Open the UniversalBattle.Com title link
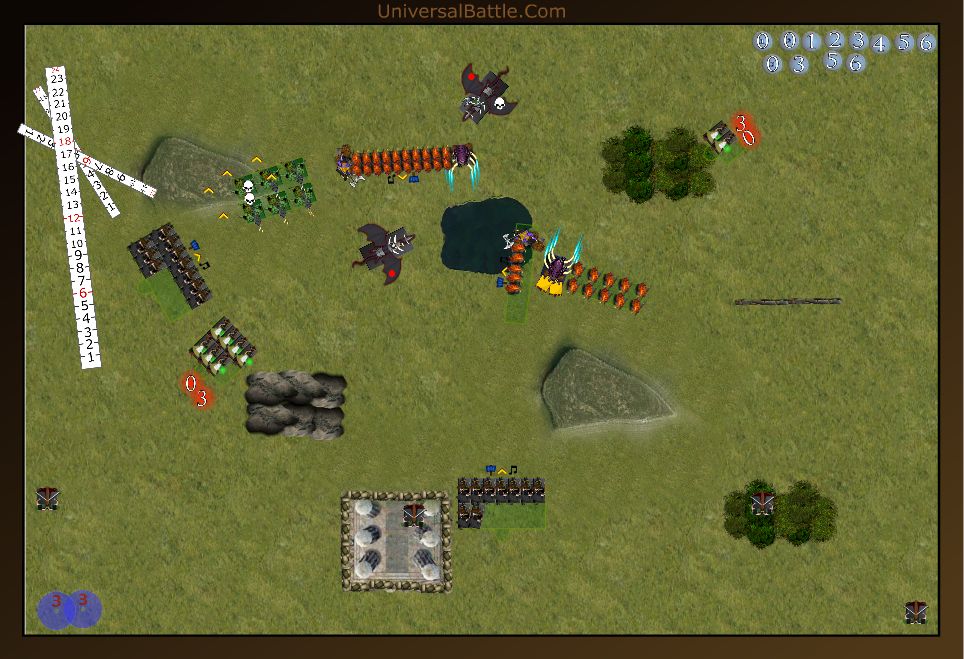This screenshot has height=659, width=964. (471, 12)
